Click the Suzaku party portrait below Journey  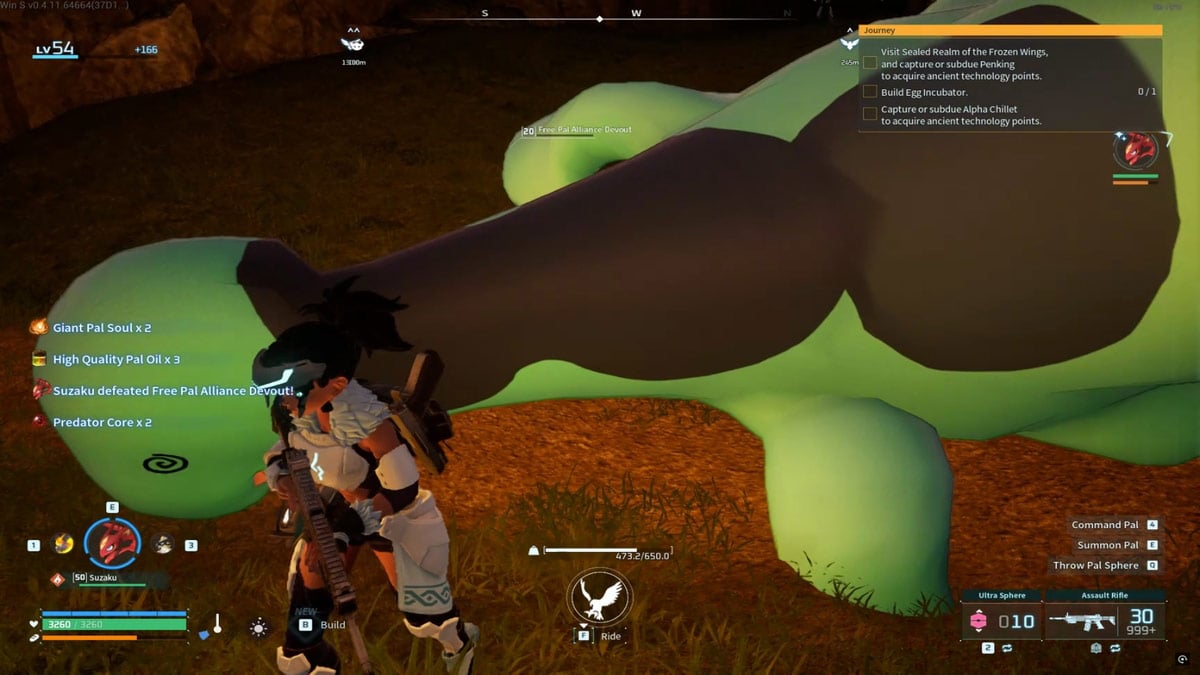1136,151
